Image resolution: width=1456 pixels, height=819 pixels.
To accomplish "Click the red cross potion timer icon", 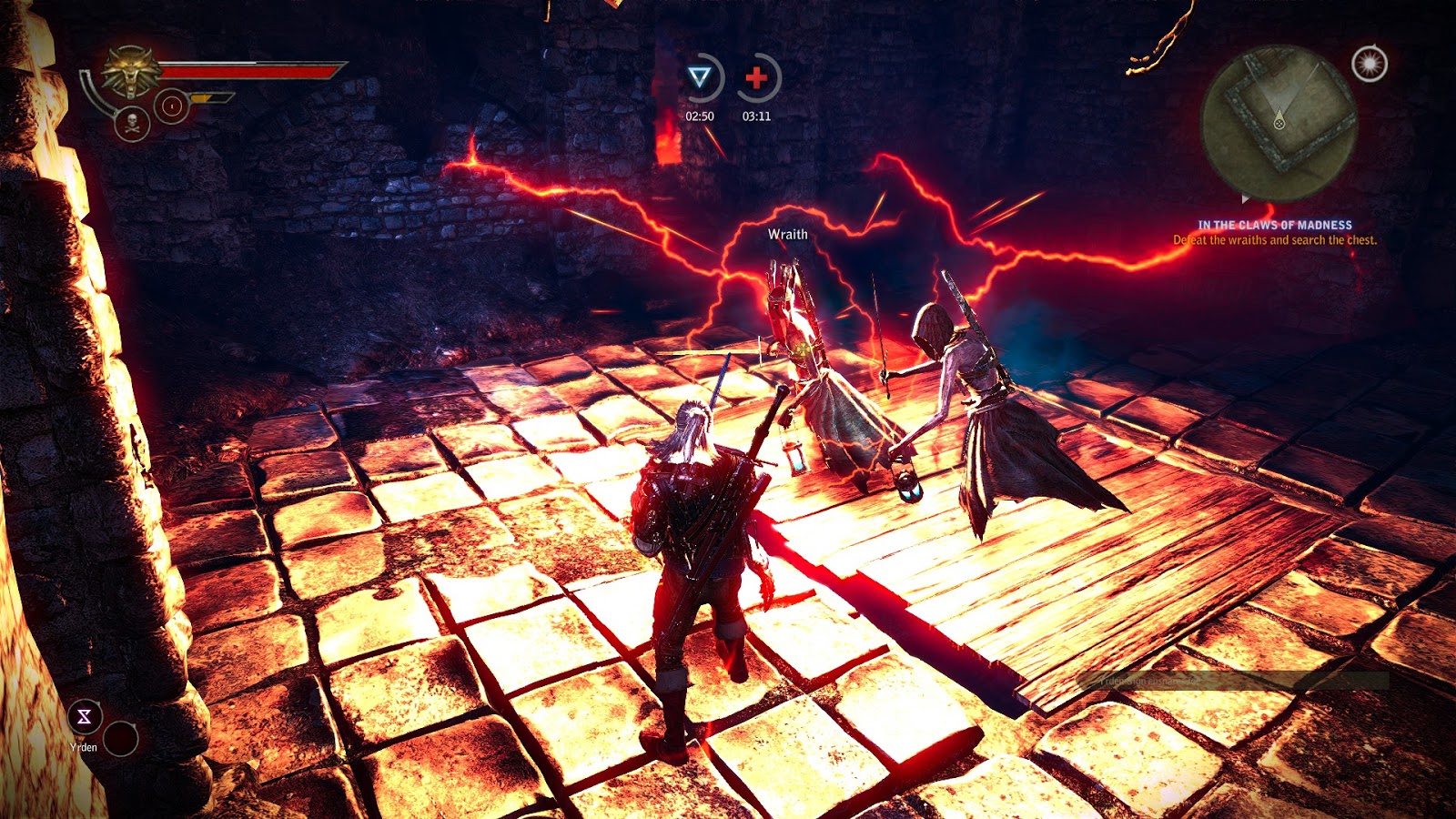I will (756, 78).
